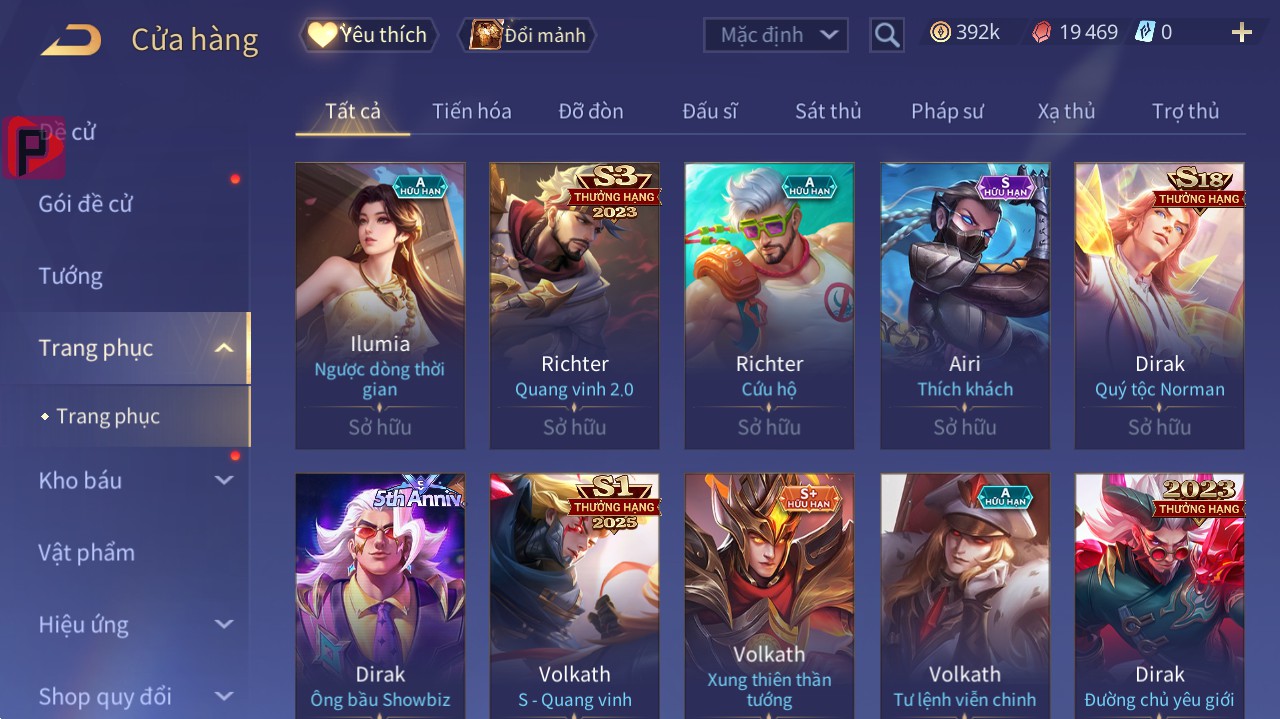Open the Mặc định sort dropdown
The width and height of the screenshot is (1280, 719).
[775, 35]
